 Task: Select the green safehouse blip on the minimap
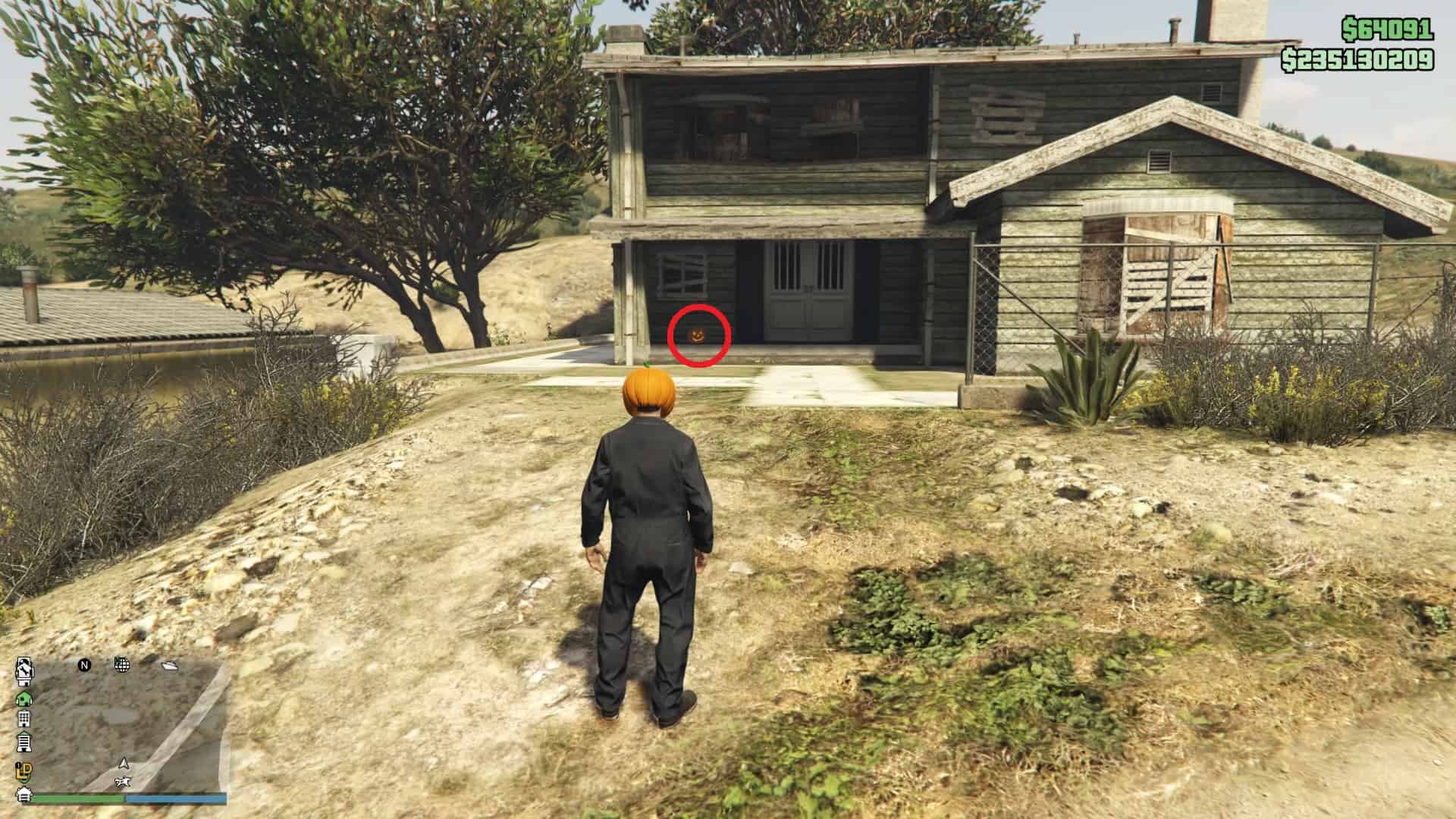coord(24,699)
